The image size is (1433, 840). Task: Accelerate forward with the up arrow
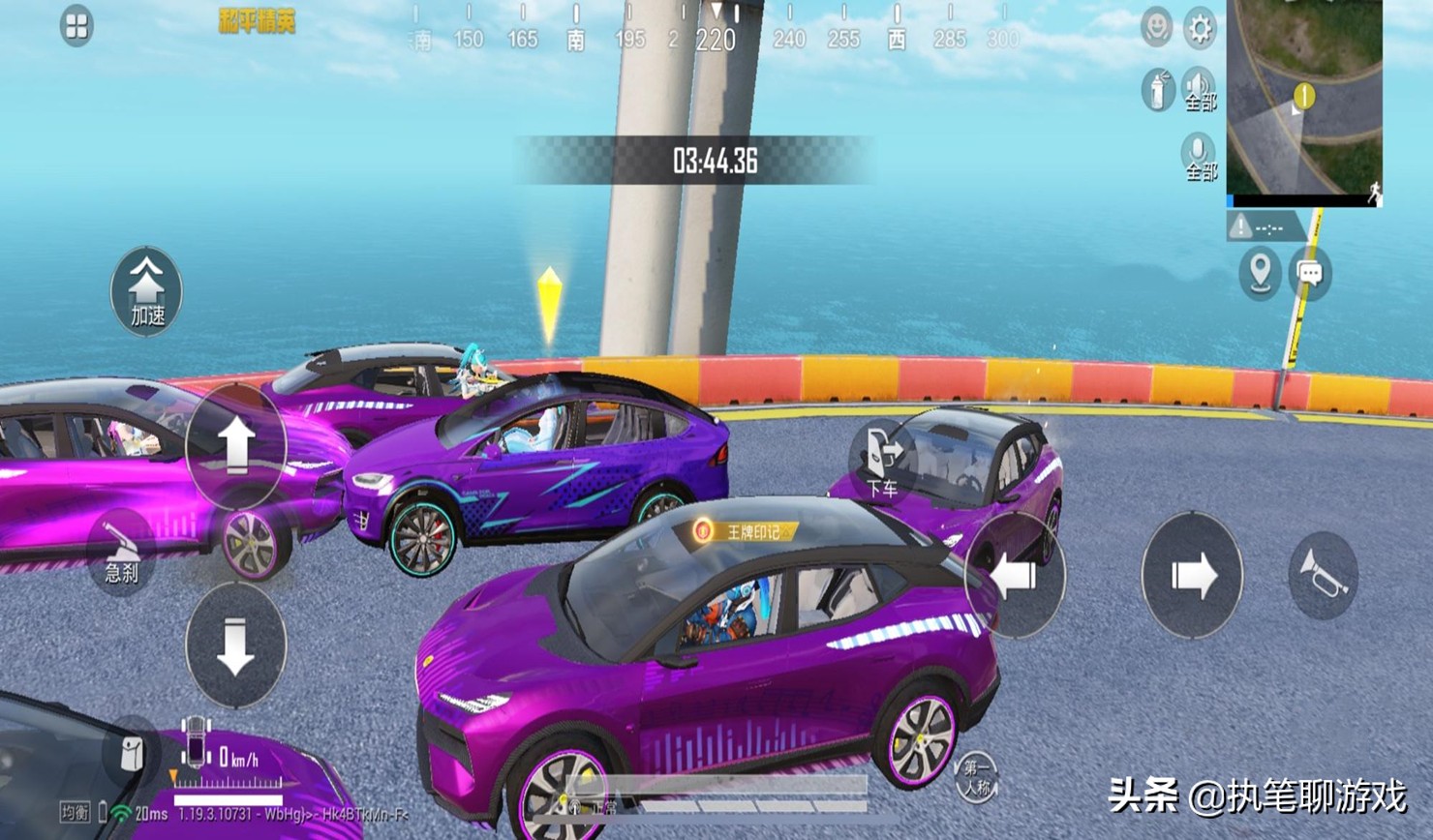pyautogui.click(x=235, y=446)
